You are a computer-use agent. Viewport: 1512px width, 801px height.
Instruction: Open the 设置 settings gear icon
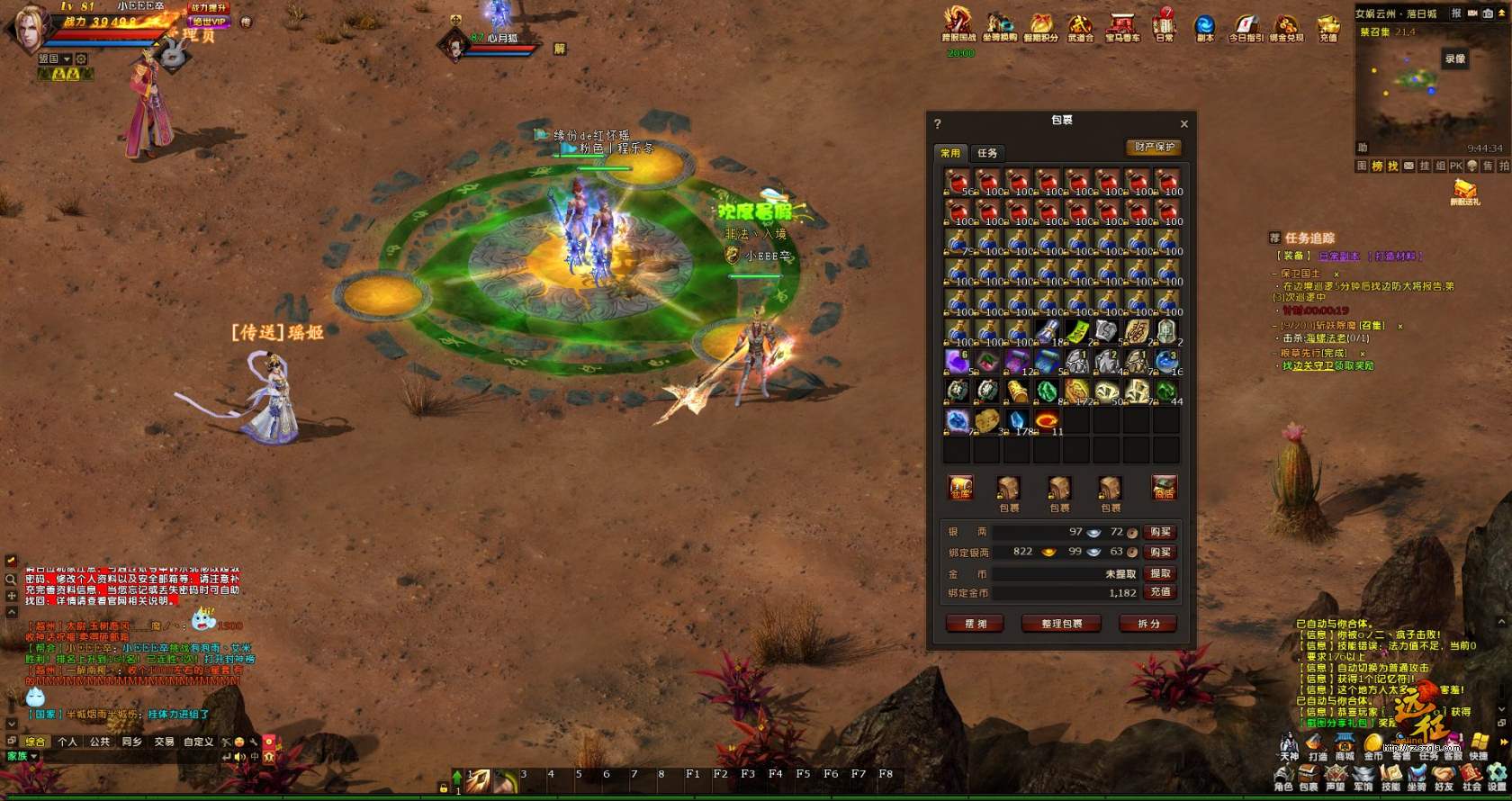tap(1497, 776)
